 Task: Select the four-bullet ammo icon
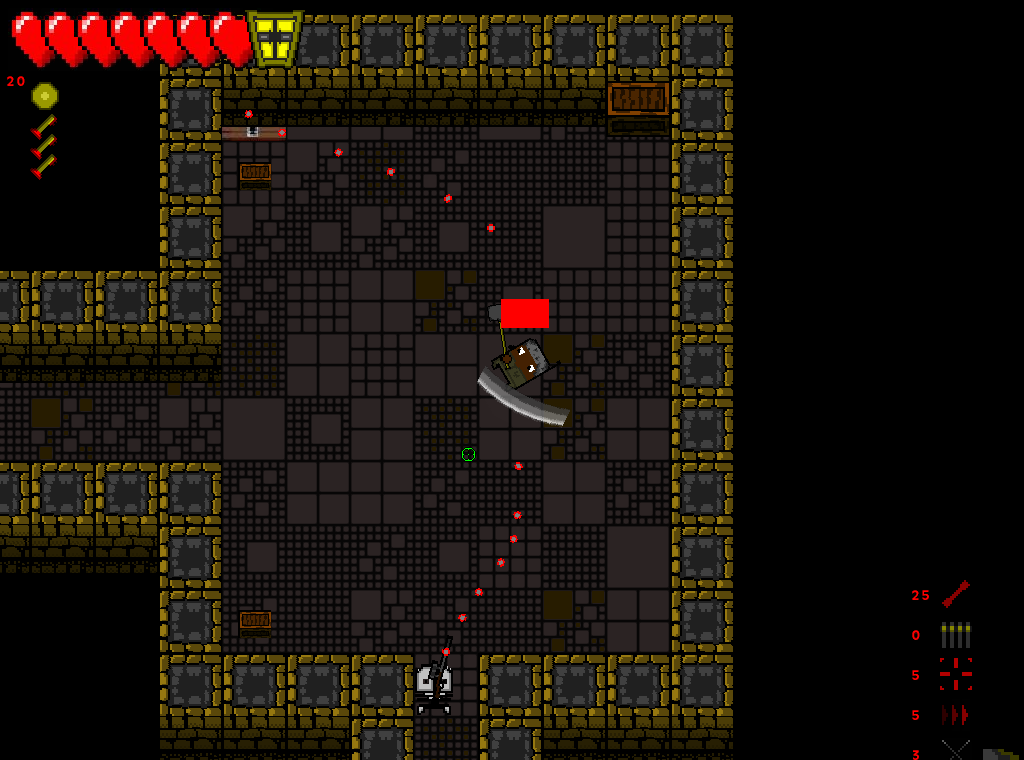click(956, 635)
